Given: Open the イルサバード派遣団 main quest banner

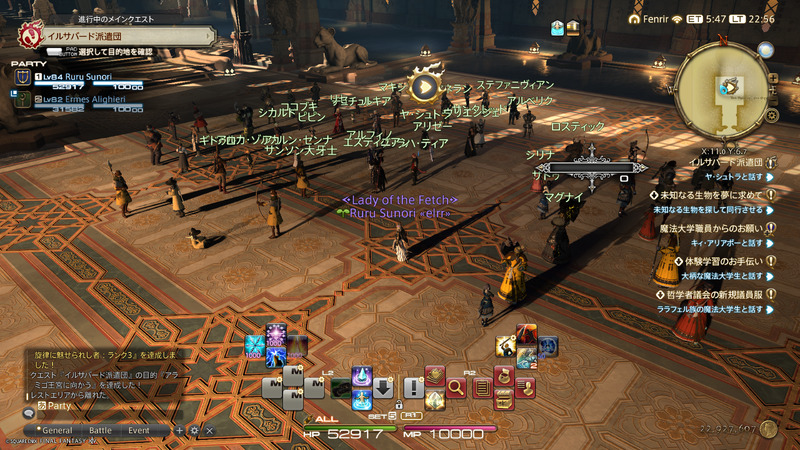Looking at the screenshot, I should pos(115,36).
